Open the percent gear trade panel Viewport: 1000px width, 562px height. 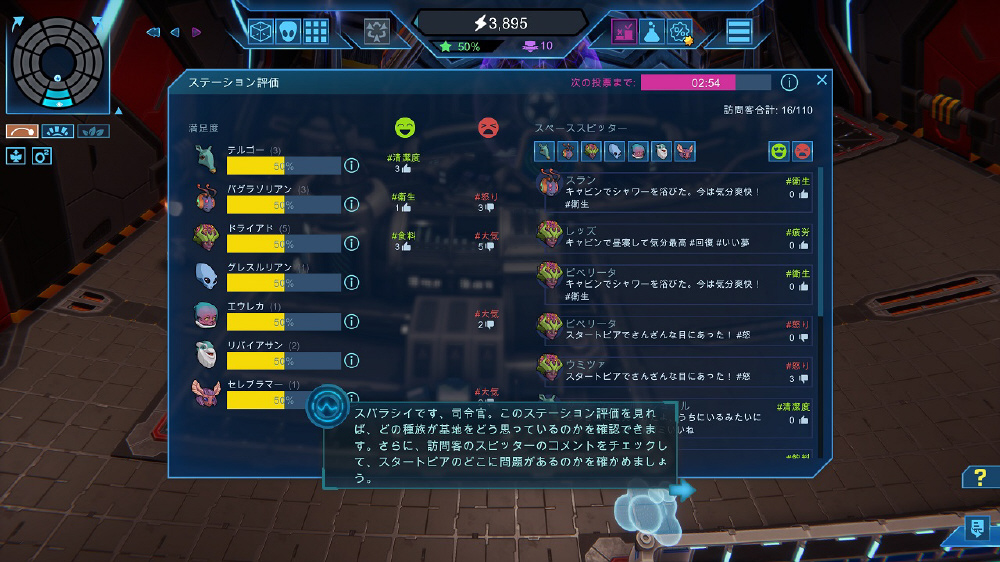click(681, 31)
